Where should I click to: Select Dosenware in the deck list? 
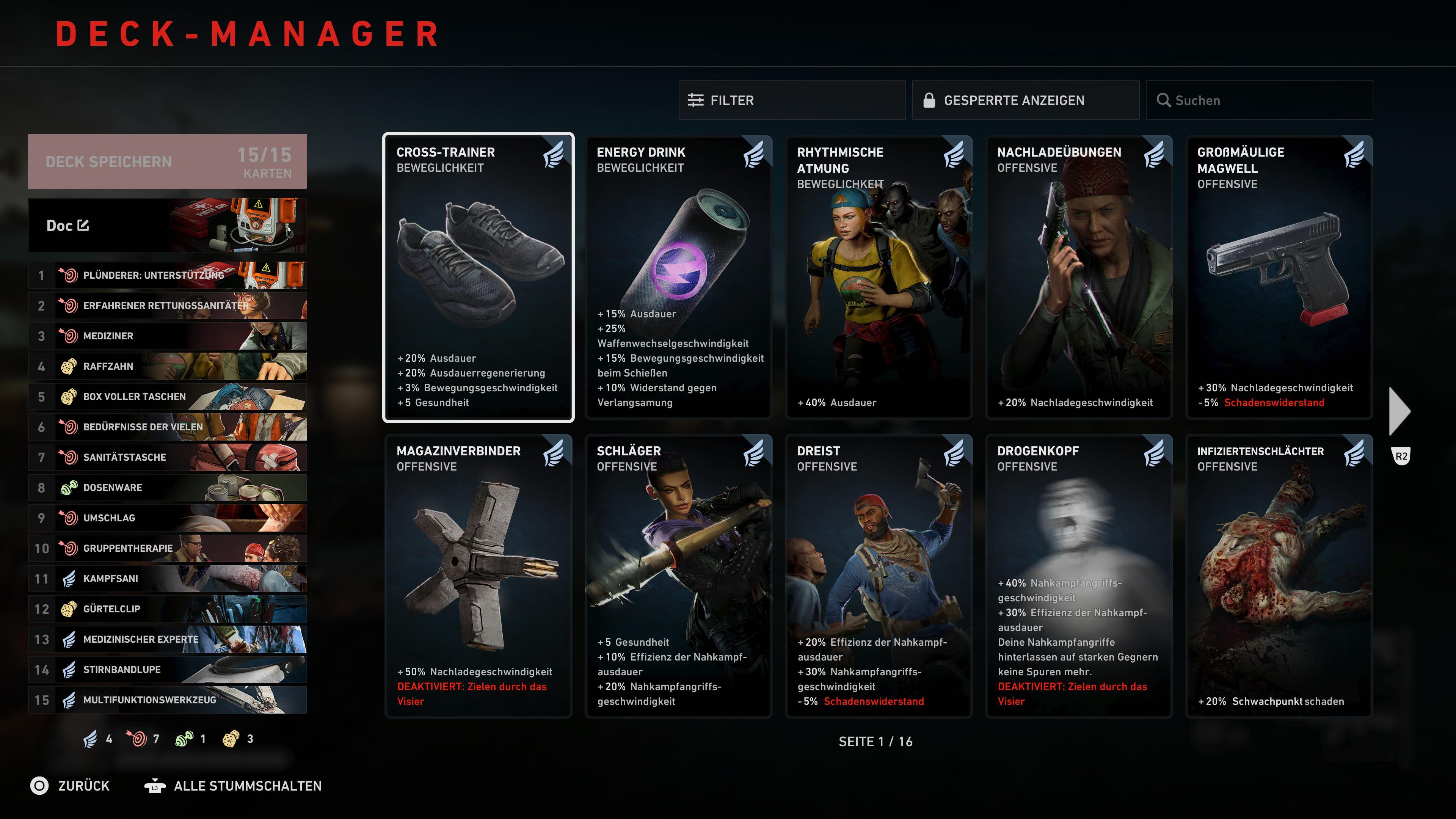(x=167, y=488)
